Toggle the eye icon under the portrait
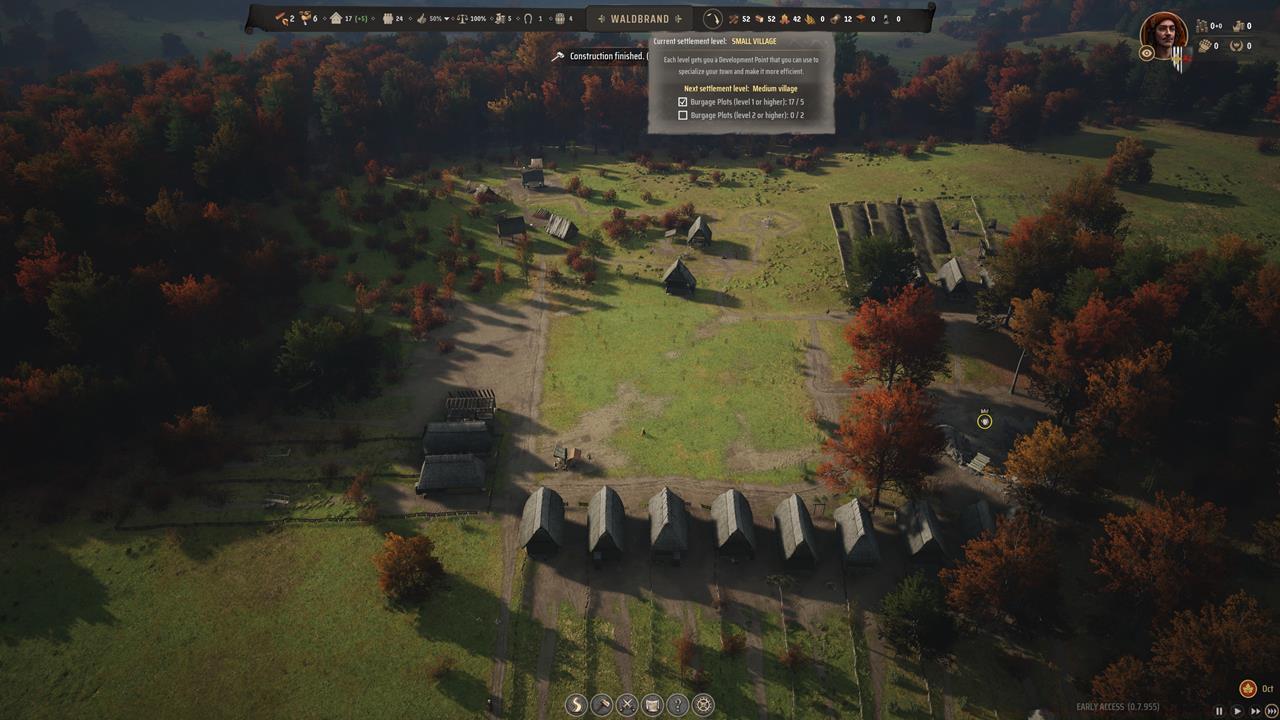 click(1146, 53)
